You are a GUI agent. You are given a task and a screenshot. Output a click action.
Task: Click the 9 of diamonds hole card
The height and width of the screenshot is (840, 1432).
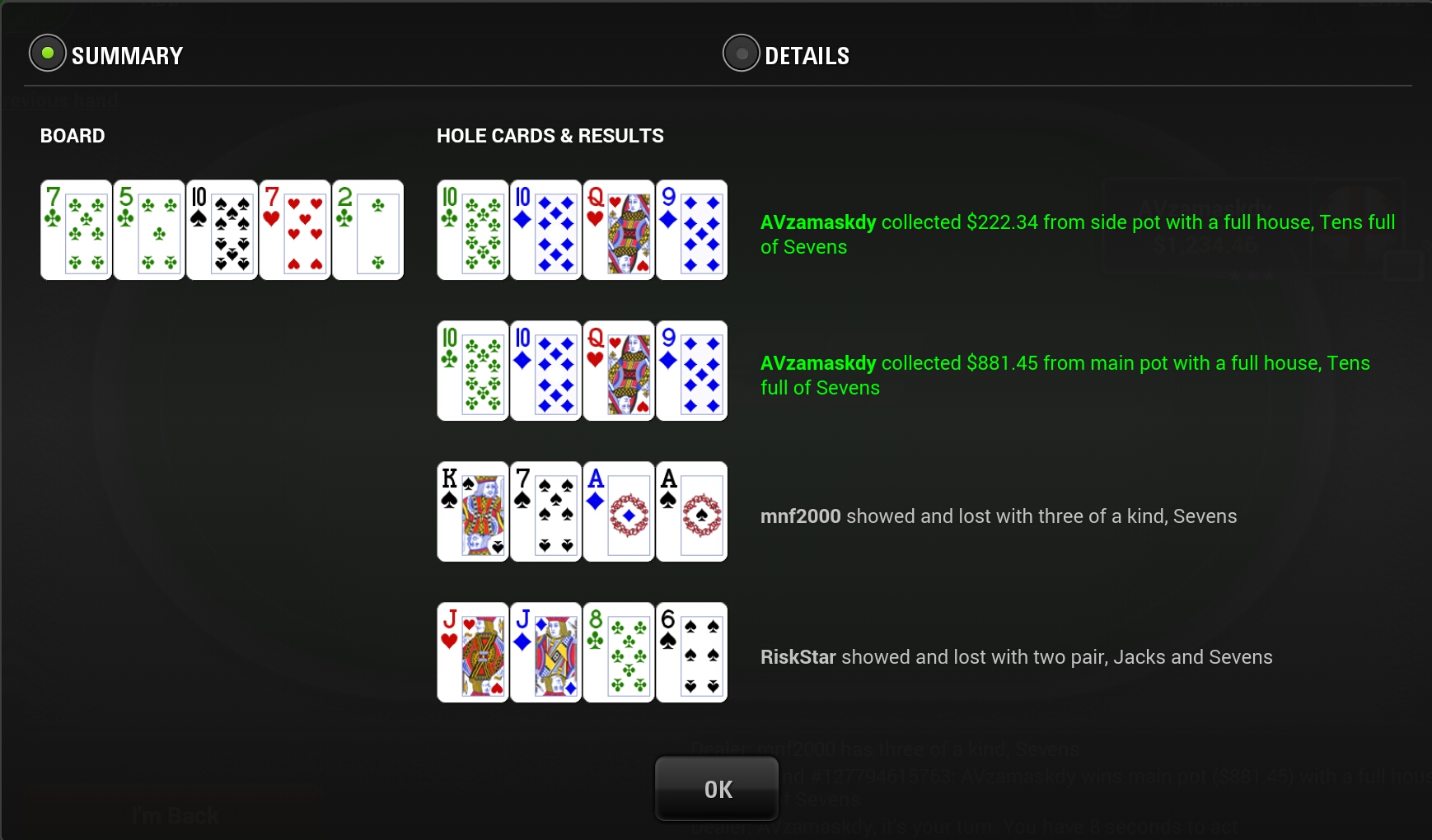coord(690,229)
